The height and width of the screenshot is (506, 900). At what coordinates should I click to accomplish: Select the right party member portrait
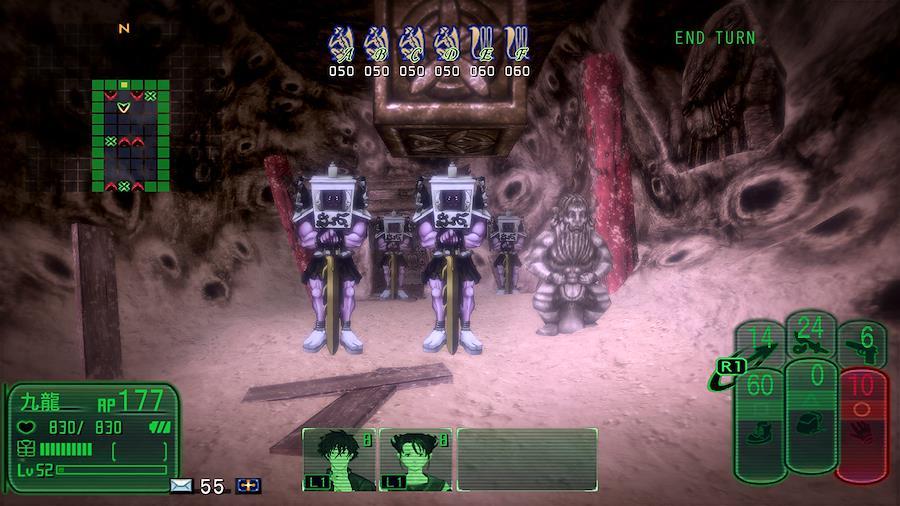[414, 460]
